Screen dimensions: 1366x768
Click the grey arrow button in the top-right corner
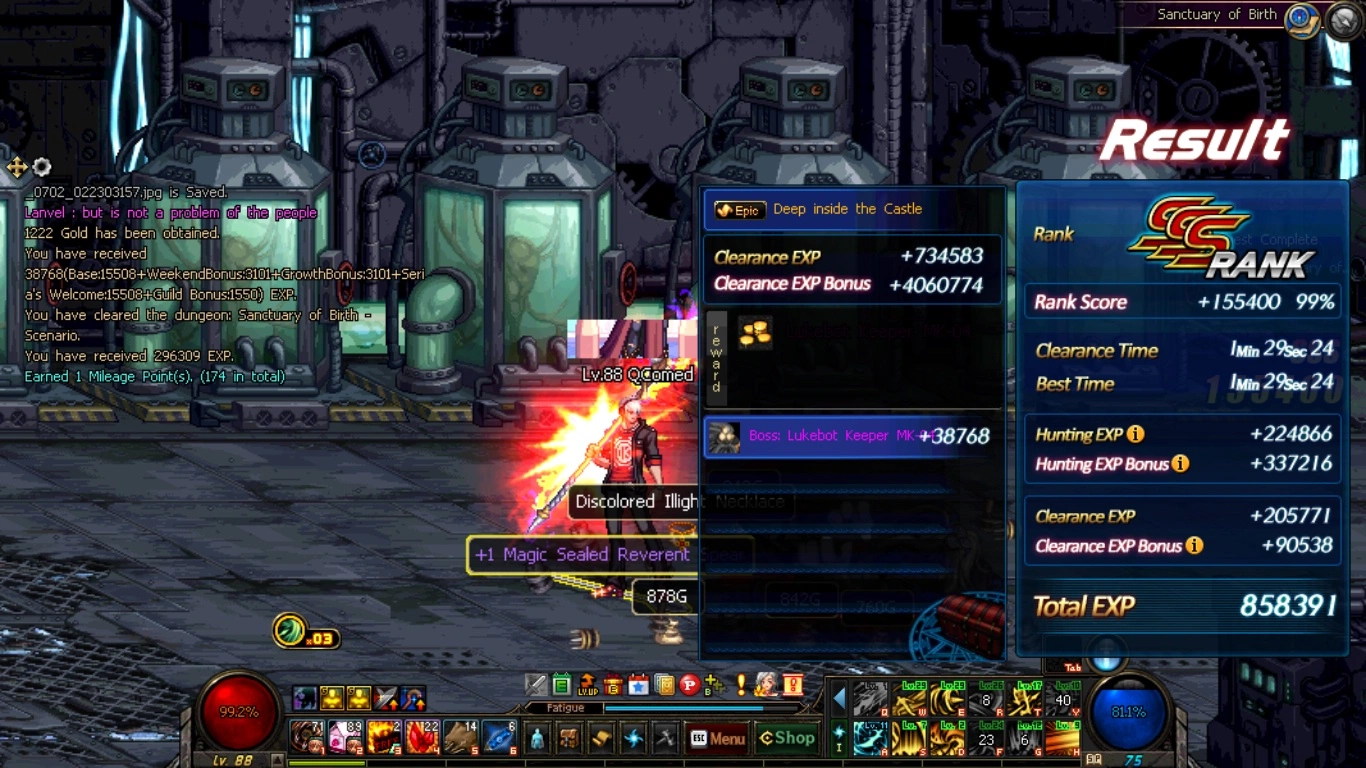pyautogui.click(x=1345, y=20)
